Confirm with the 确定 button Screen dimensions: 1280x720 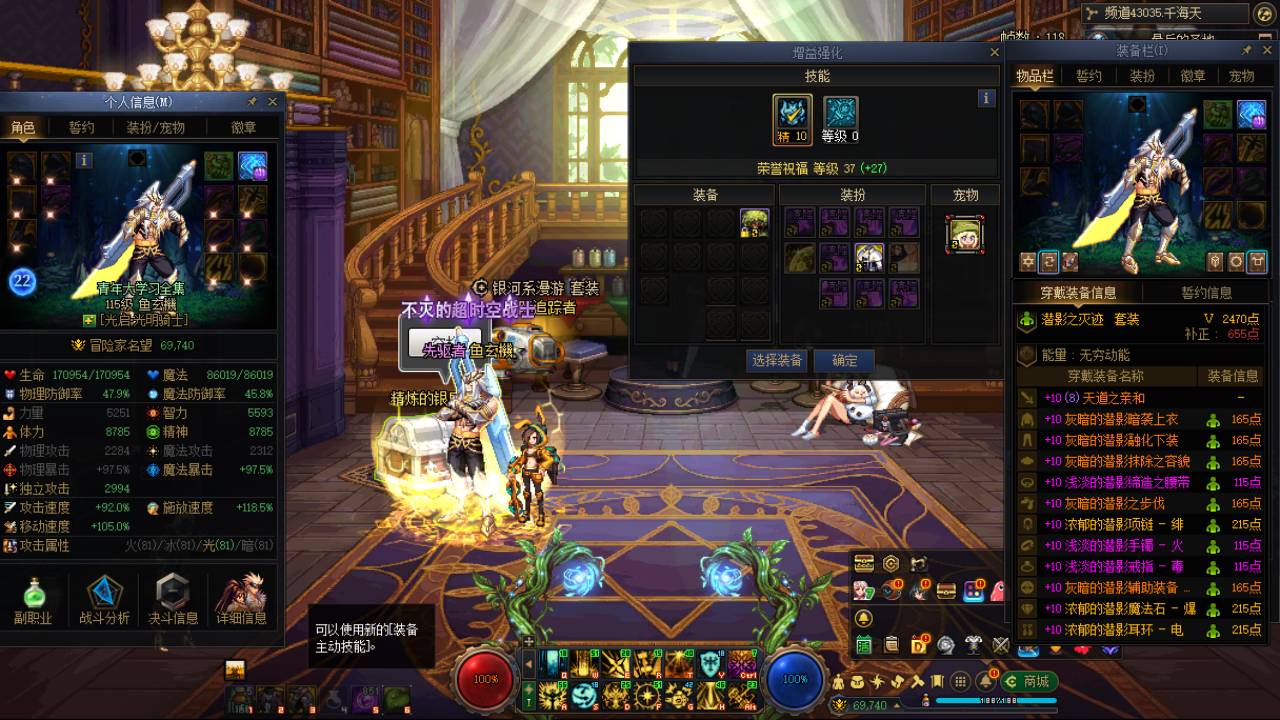844,360
